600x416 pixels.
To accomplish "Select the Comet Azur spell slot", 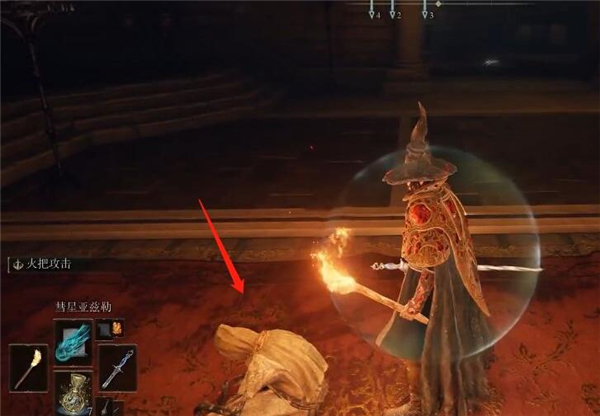I will pyautogui.click(x=73, y=340).
